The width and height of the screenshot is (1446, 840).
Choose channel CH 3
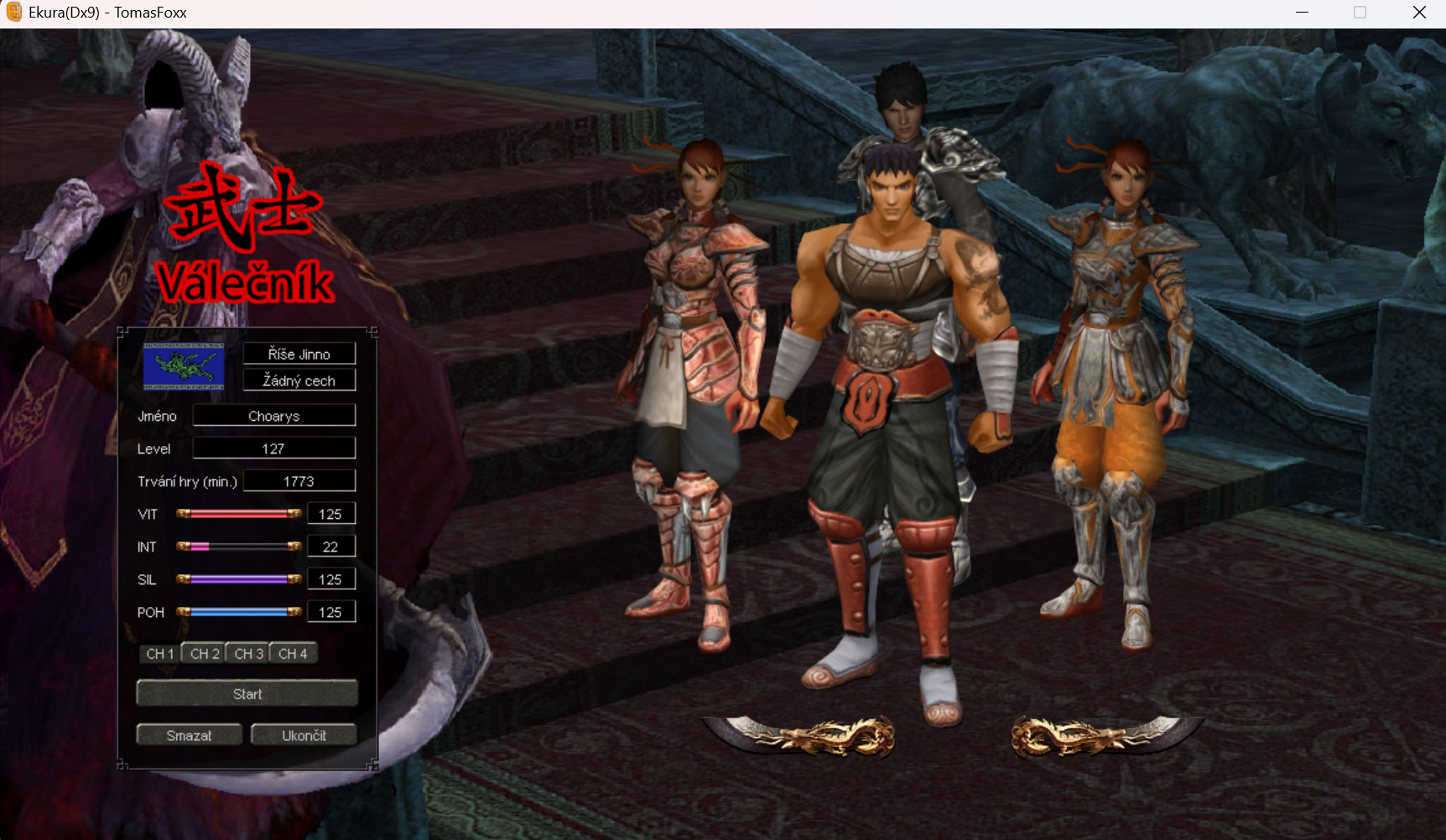(x=248, y=654)
